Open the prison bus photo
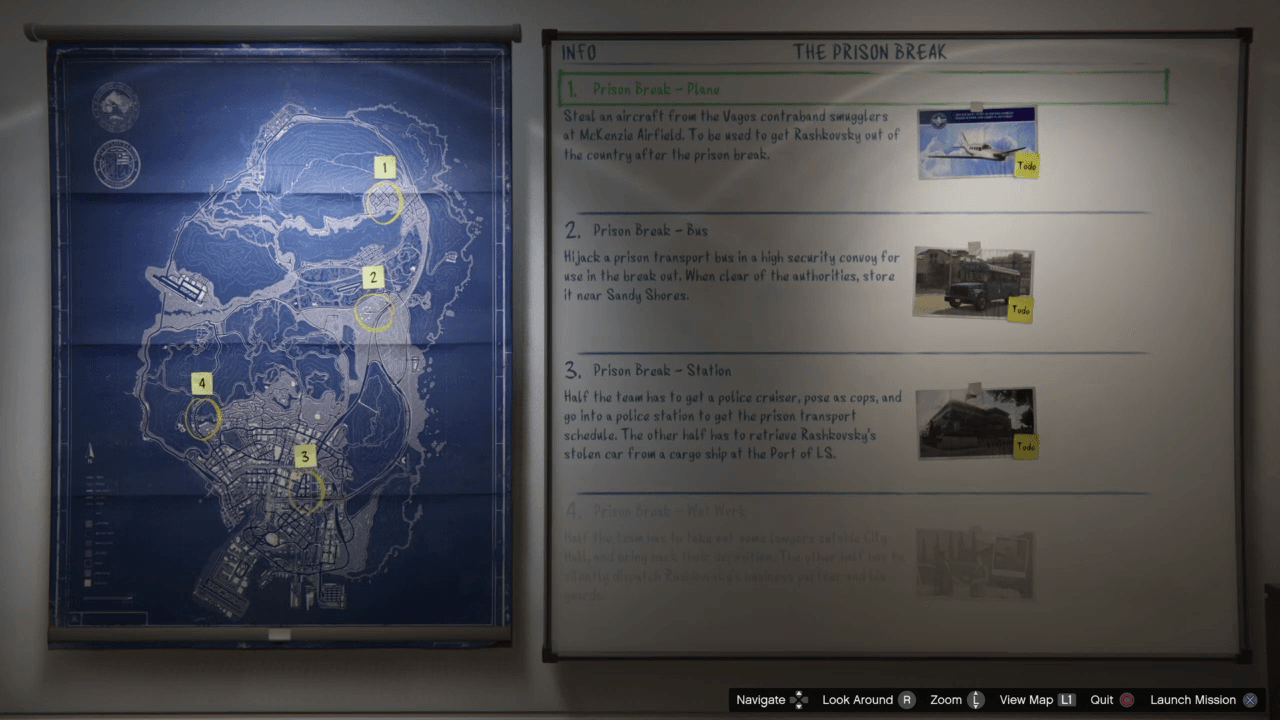This screenshot has width=1280, height=720. 972,283
